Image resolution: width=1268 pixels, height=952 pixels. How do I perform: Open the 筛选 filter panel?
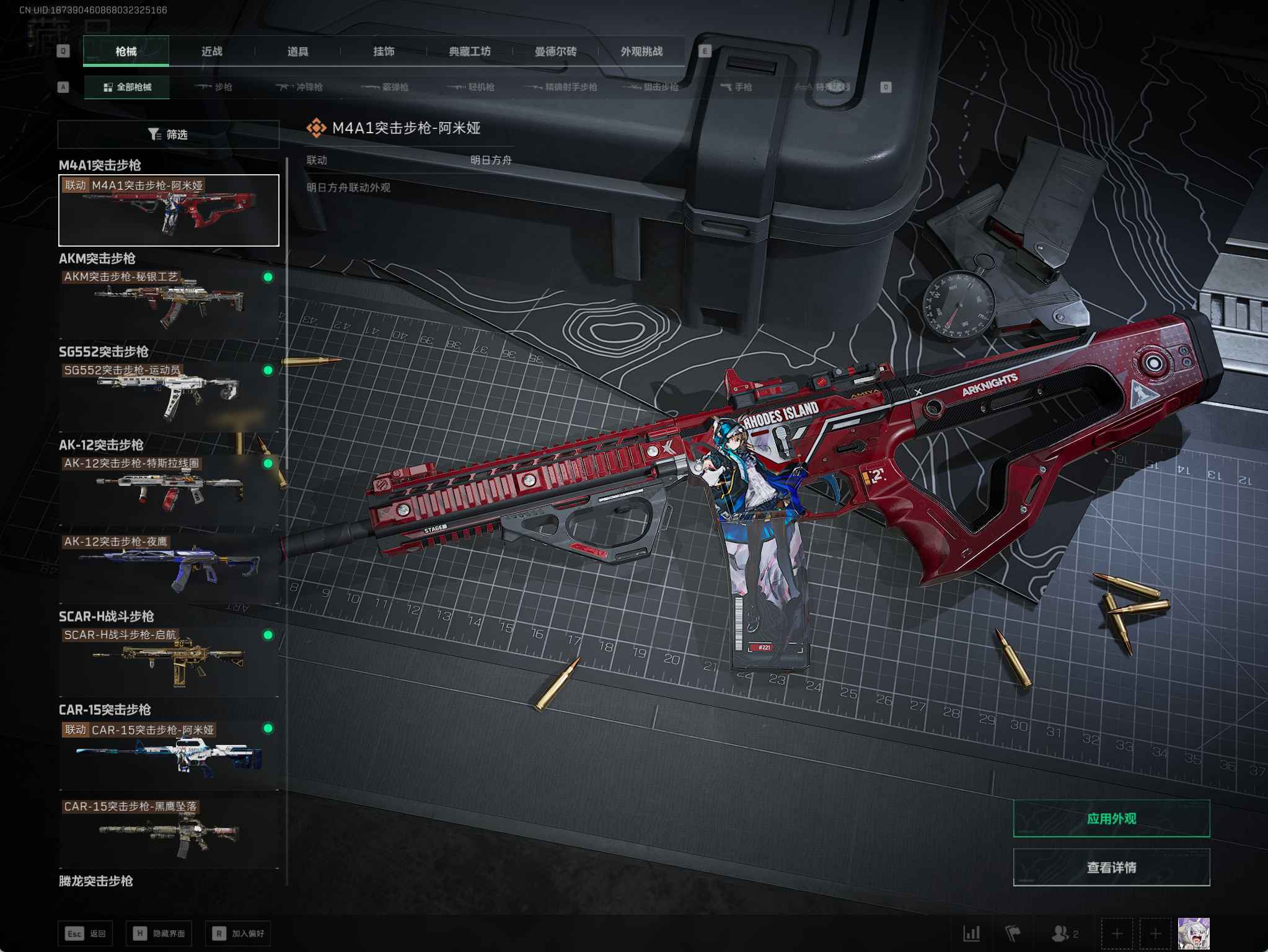click(168, 134)
